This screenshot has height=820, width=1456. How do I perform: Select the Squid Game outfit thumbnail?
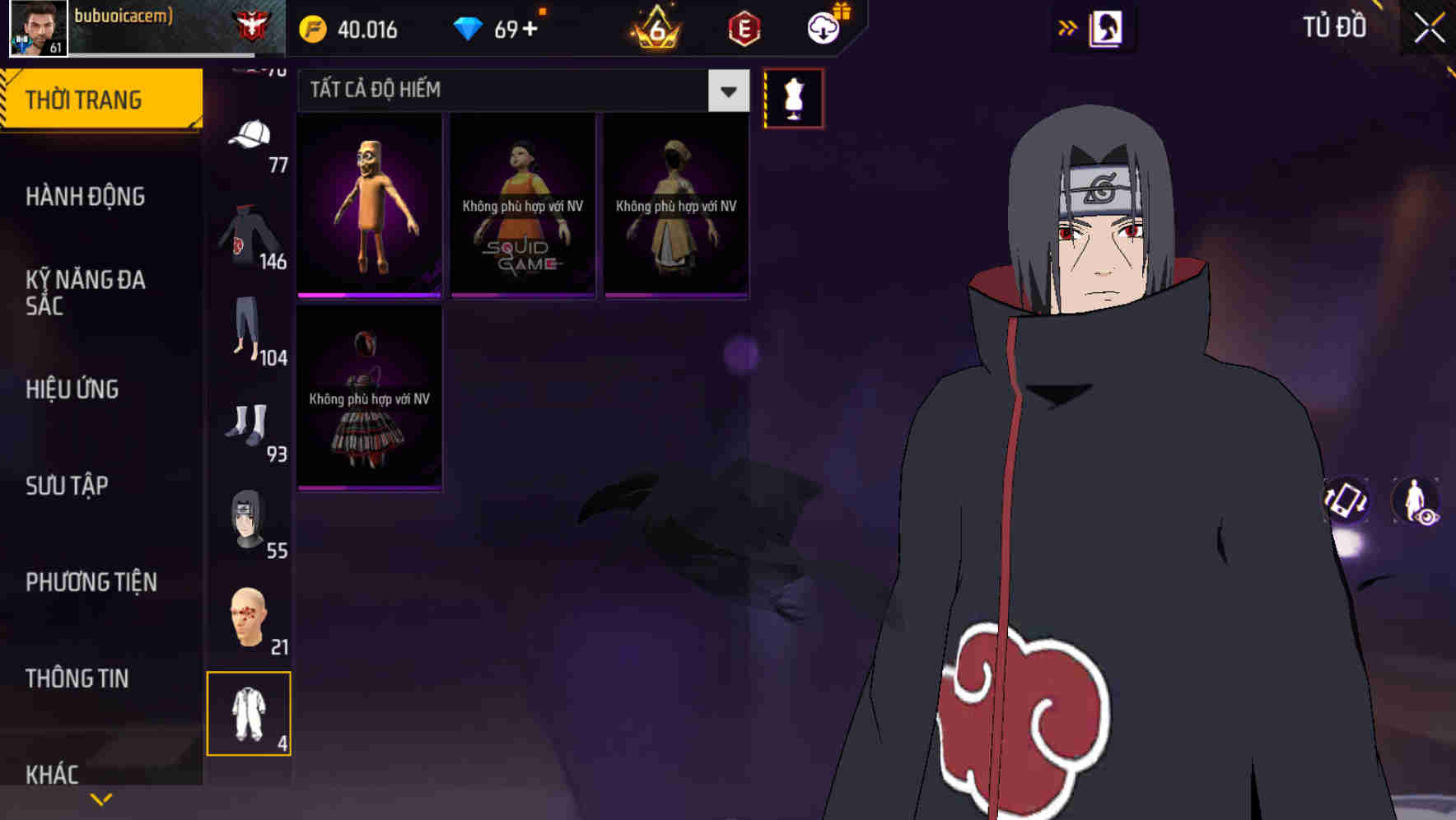pos(522,203)
